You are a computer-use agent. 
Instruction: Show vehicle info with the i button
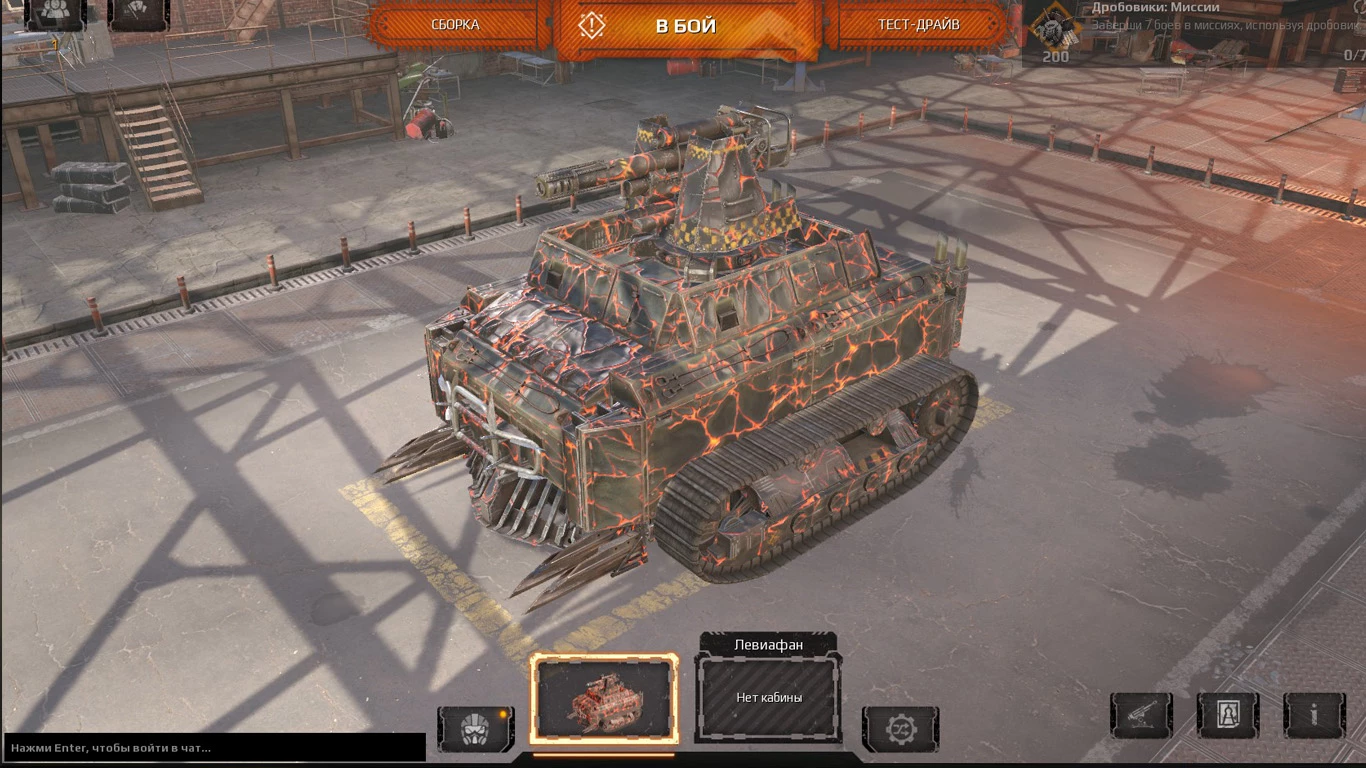click(1314, 715)
